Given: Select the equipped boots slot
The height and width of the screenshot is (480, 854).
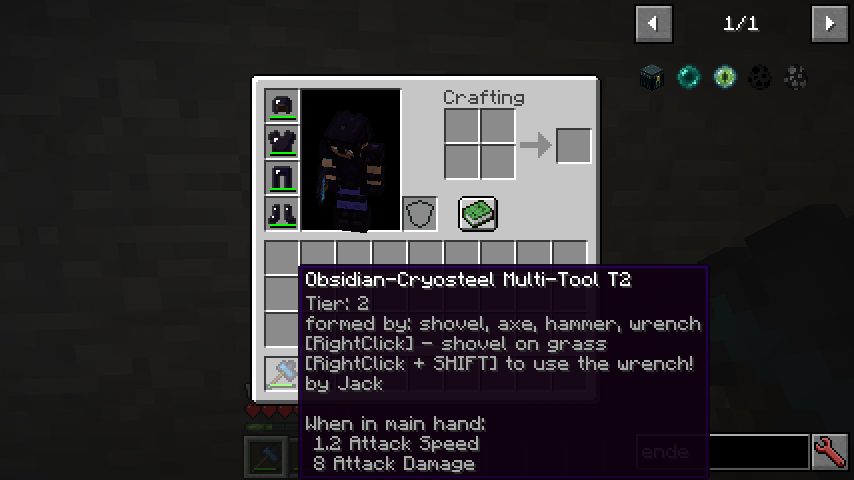Looking at the screenshot, I should 282,214.
